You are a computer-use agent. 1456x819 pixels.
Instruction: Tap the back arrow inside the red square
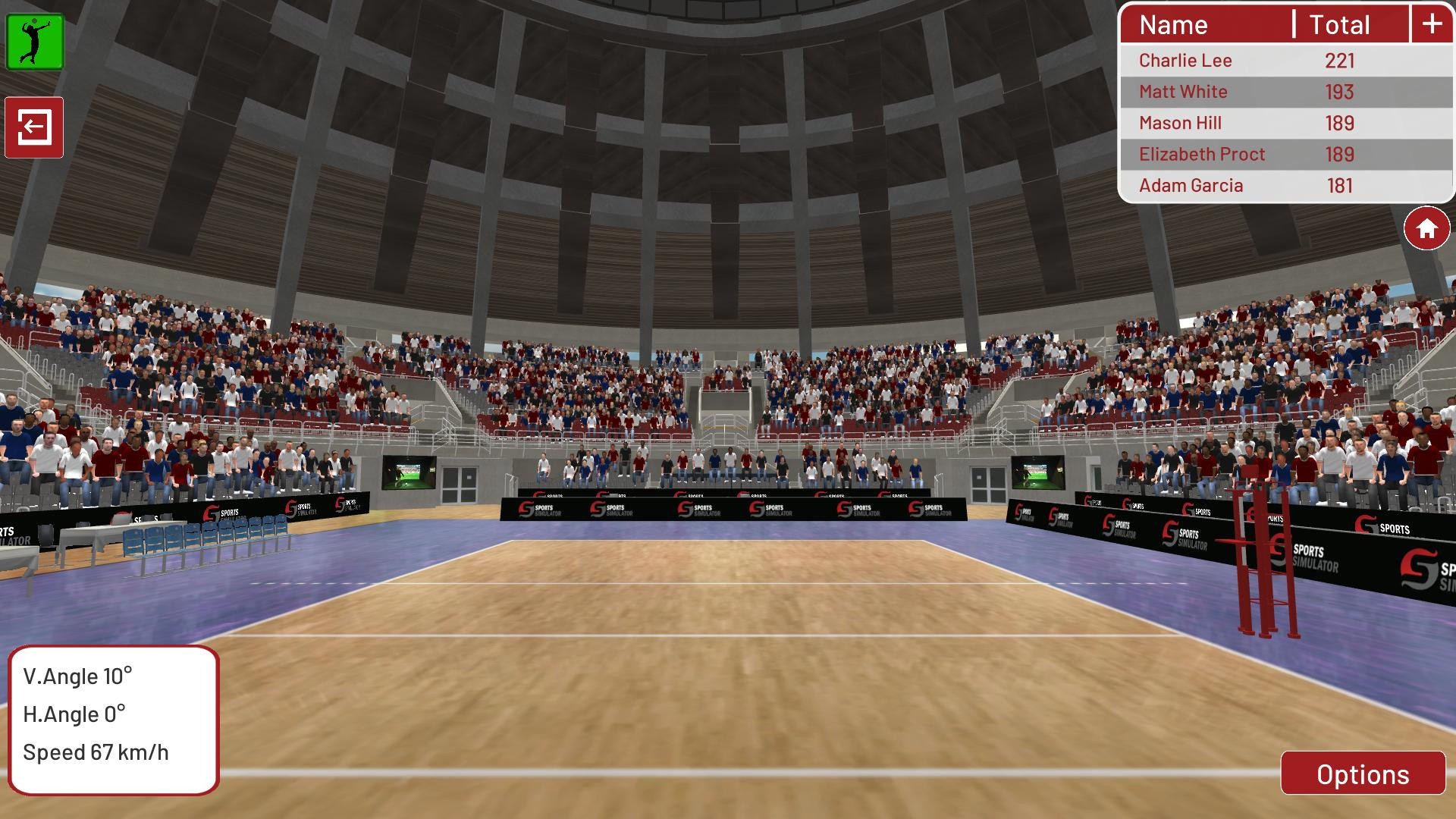click(36, 127)
